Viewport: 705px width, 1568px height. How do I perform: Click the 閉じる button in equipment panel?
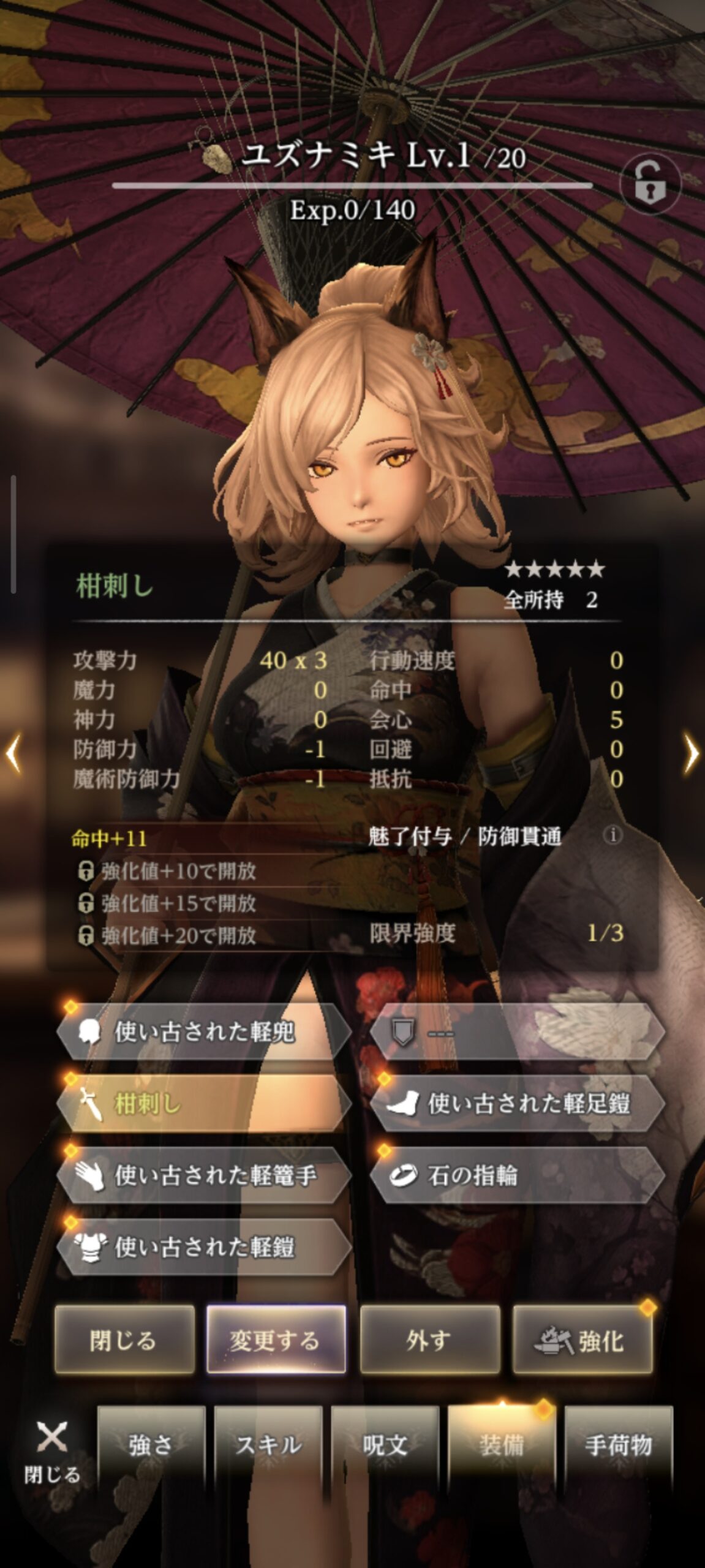124,1340
